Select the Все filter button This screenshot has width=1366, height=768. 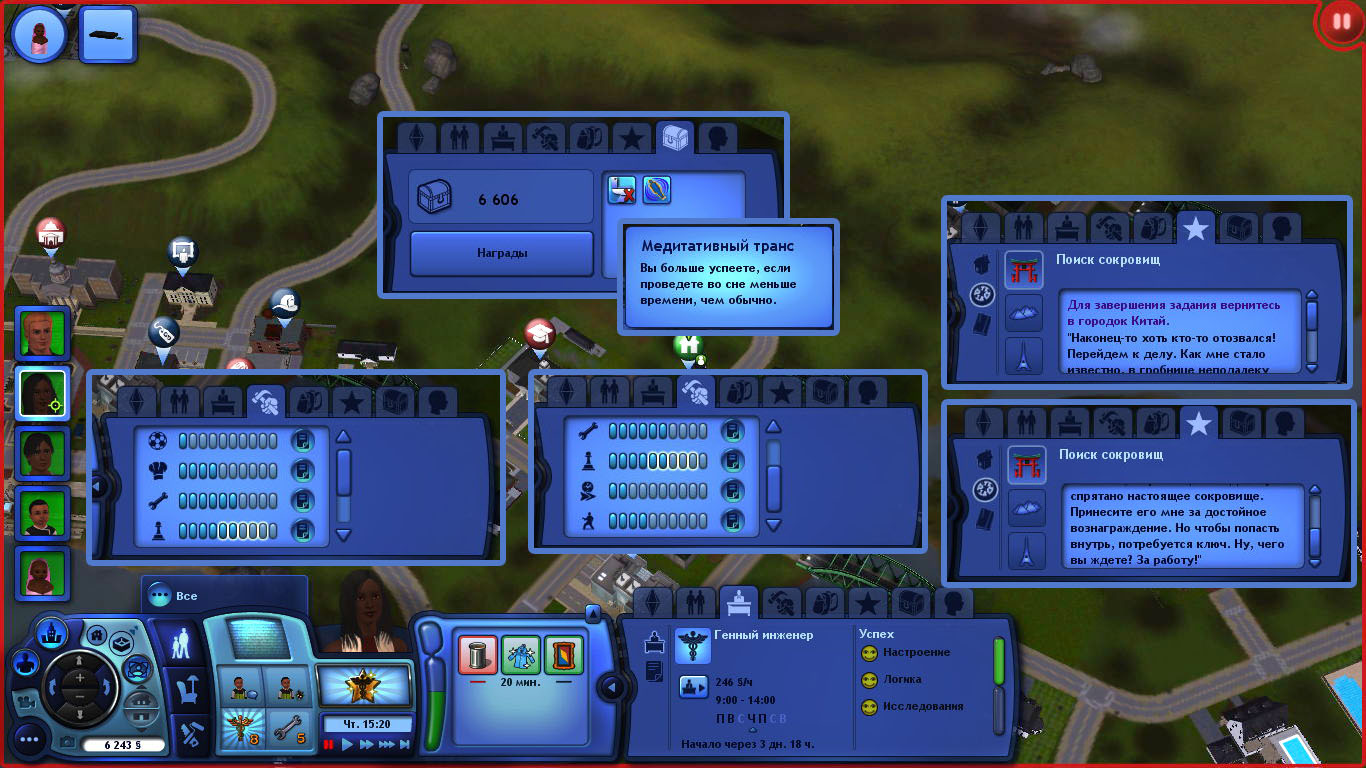186,596
